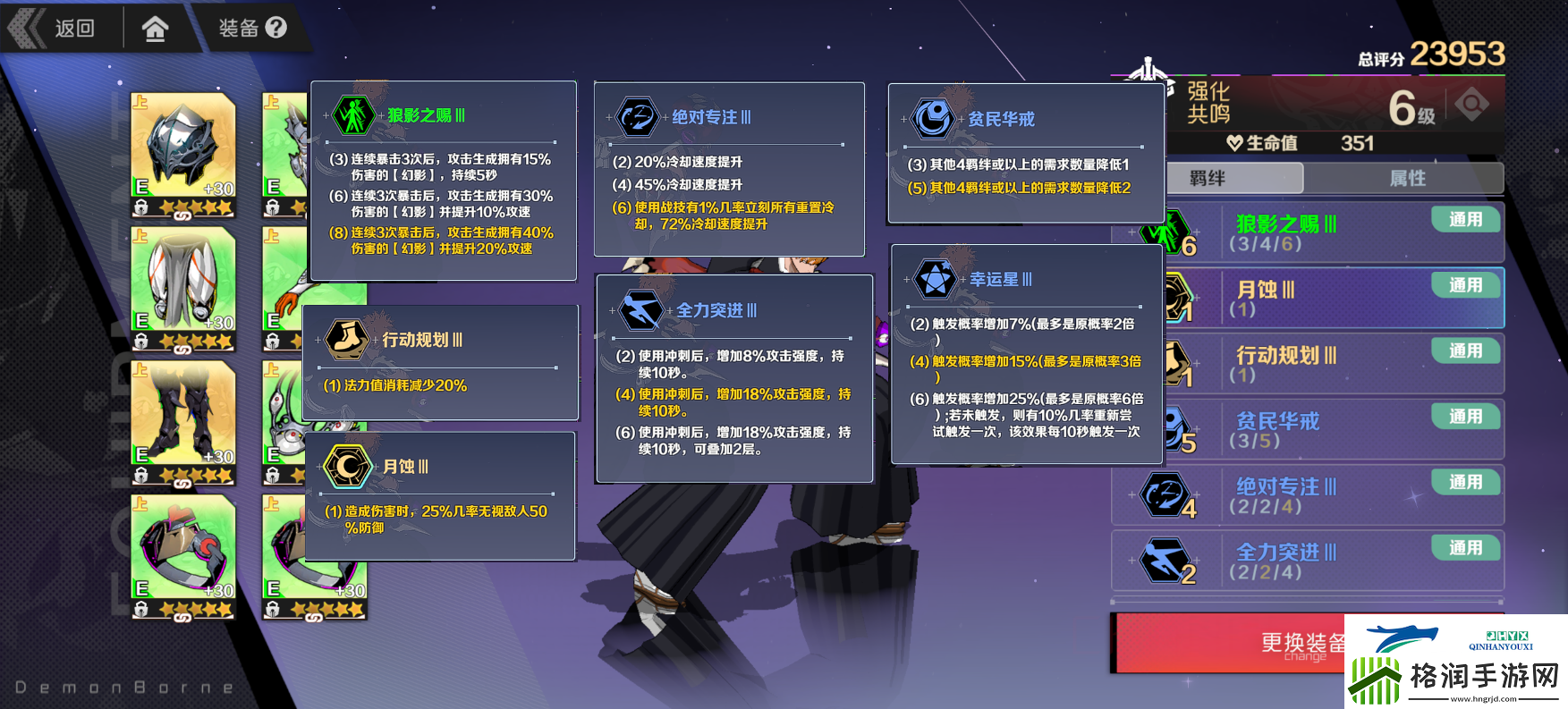This screenshot has height=709, width=1568.
Task: Click the 通用 button beside 狼影之赐
Action: (x=1465, y=219)
